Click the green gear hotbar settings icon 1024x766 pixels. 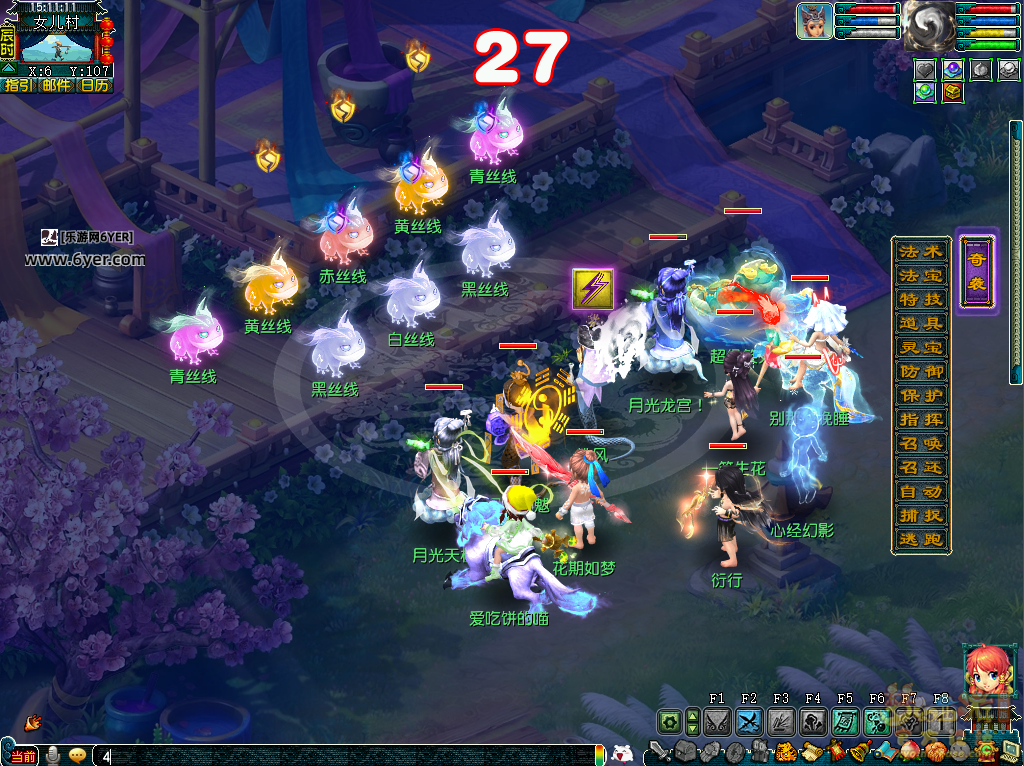[x=668, y=722]
